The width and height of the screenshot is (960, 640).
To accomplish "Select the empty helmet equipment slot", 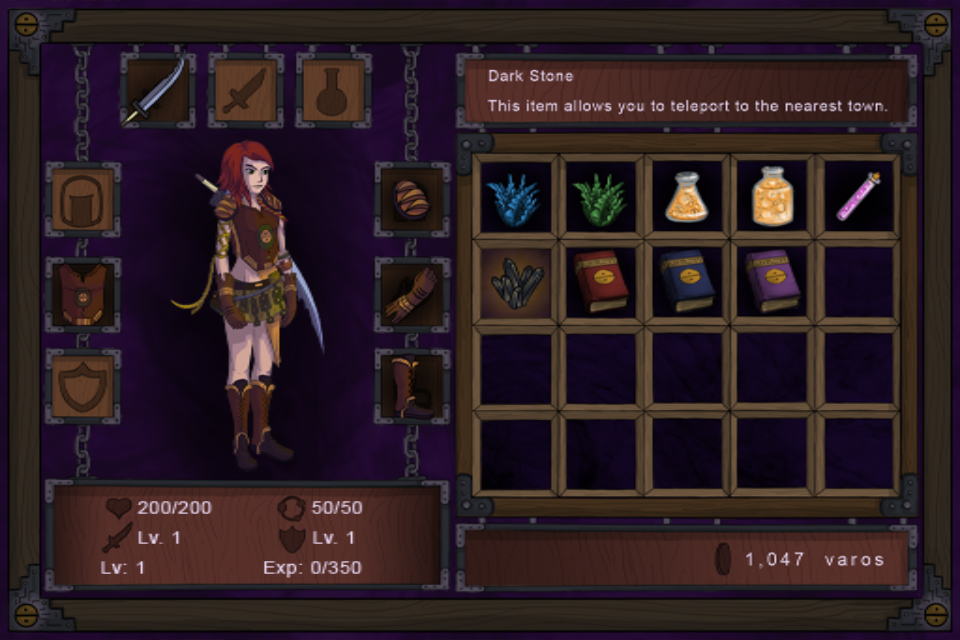I will coord(83,200).
